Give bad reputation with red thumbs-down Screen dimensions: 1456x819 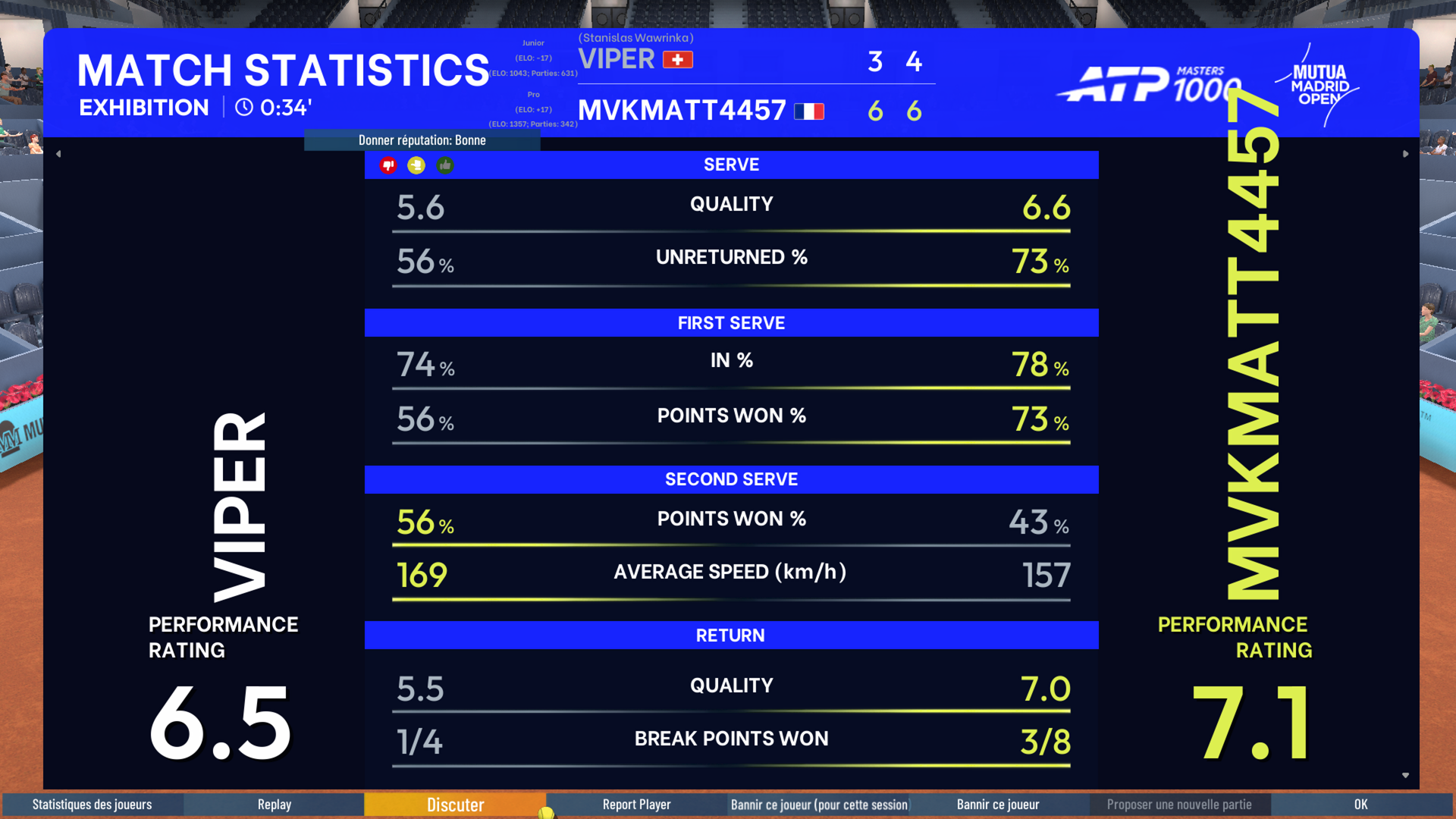tap(388, 165)
